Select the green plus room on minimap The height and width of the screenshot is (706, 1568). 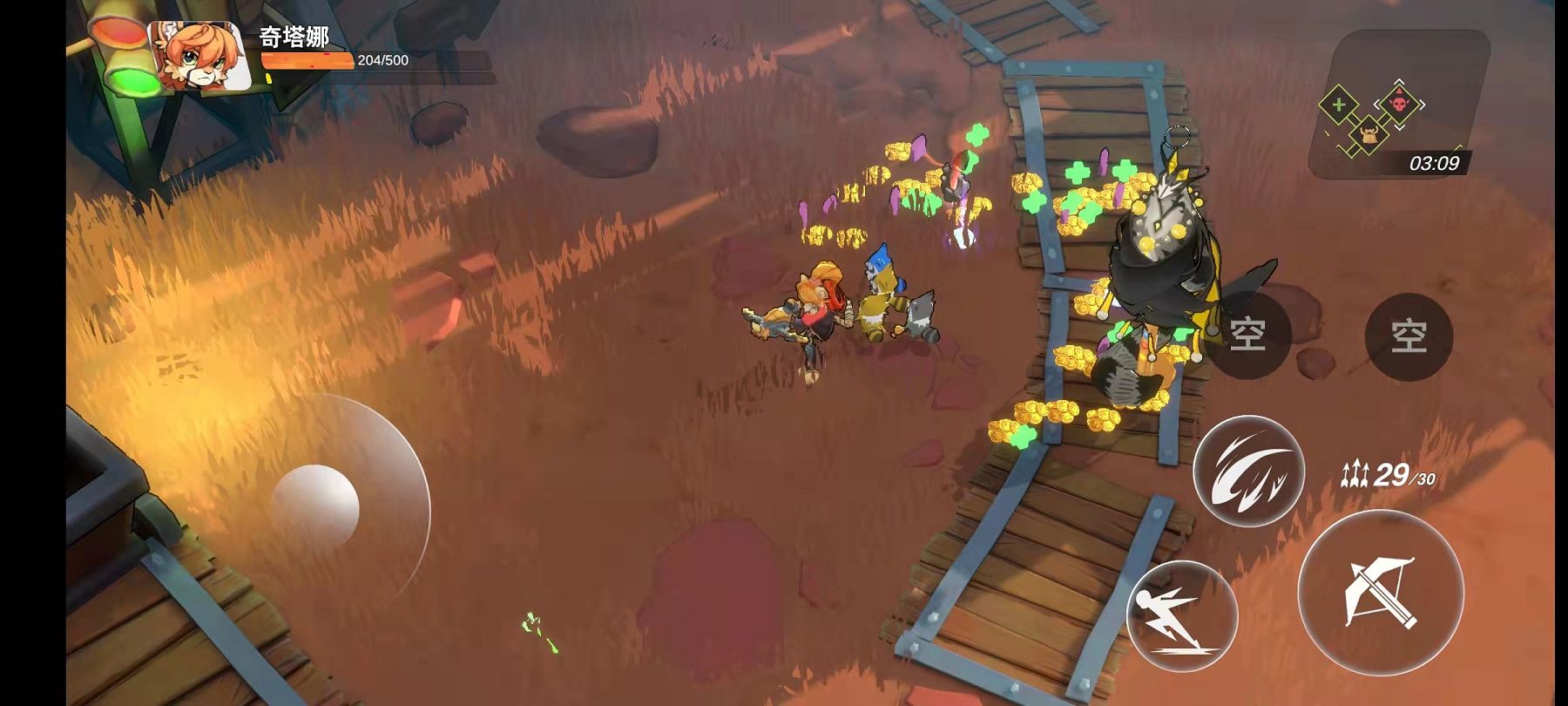[1339, 106]
